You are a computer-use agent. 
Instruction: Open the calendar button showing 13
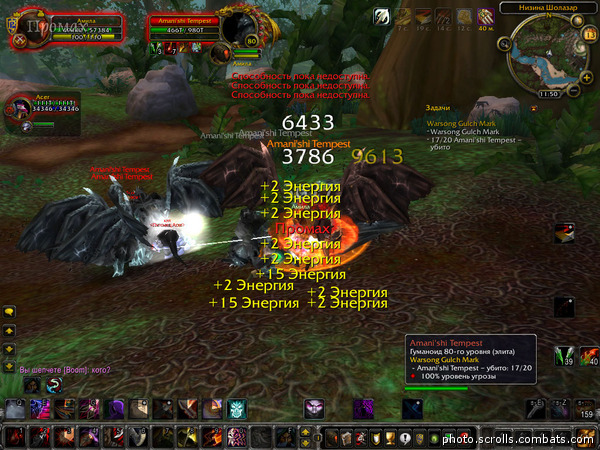(588, 35)
